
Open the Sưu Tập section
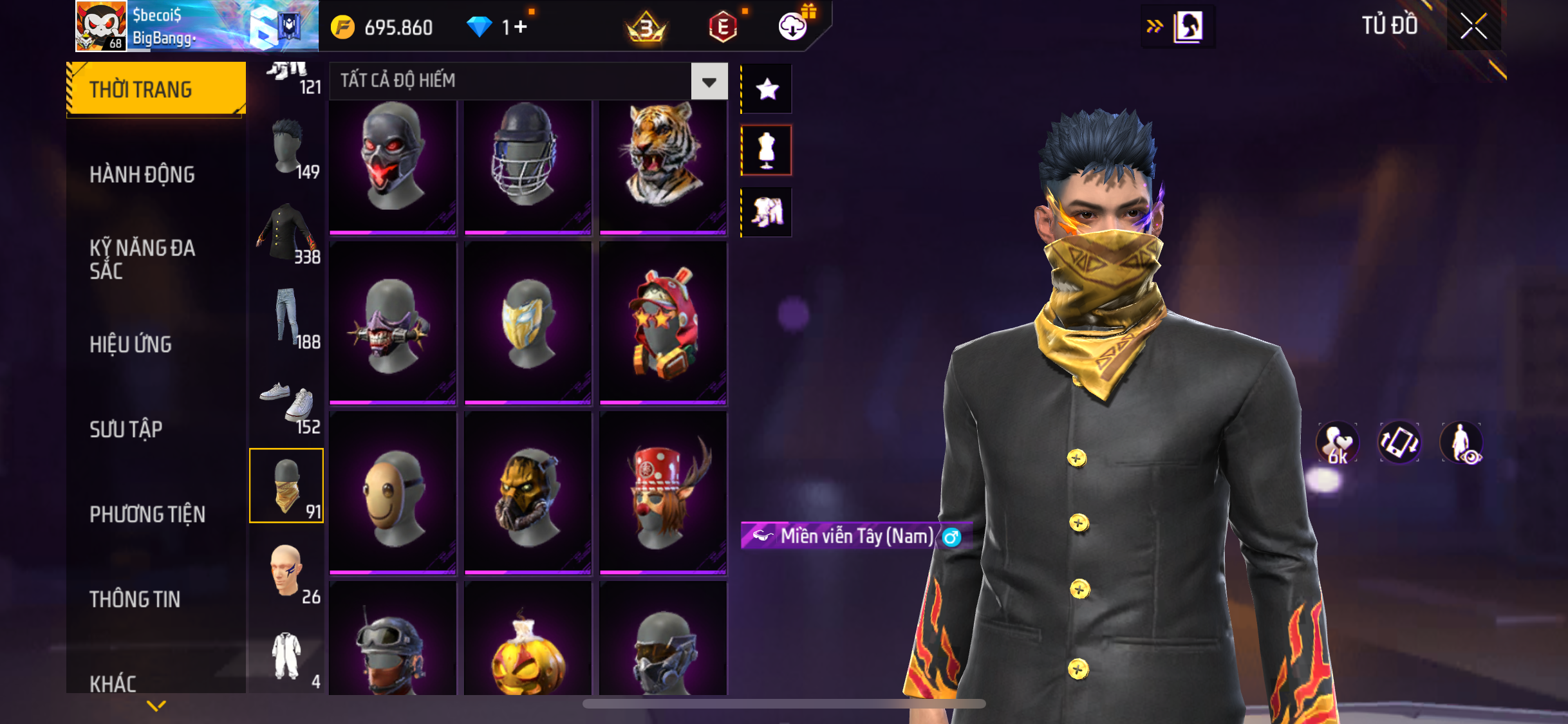click(126, 429)
